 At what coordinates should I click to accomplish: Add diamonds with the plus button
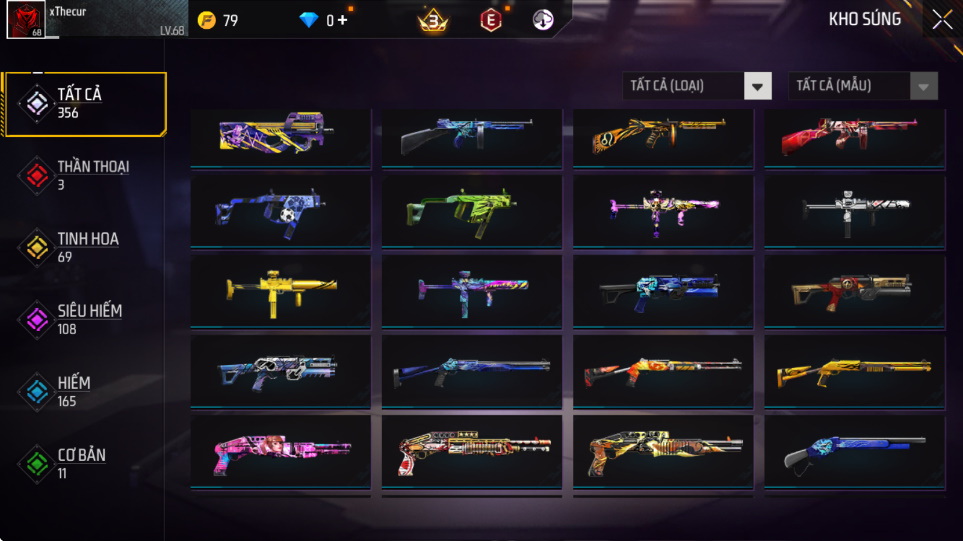342,20
